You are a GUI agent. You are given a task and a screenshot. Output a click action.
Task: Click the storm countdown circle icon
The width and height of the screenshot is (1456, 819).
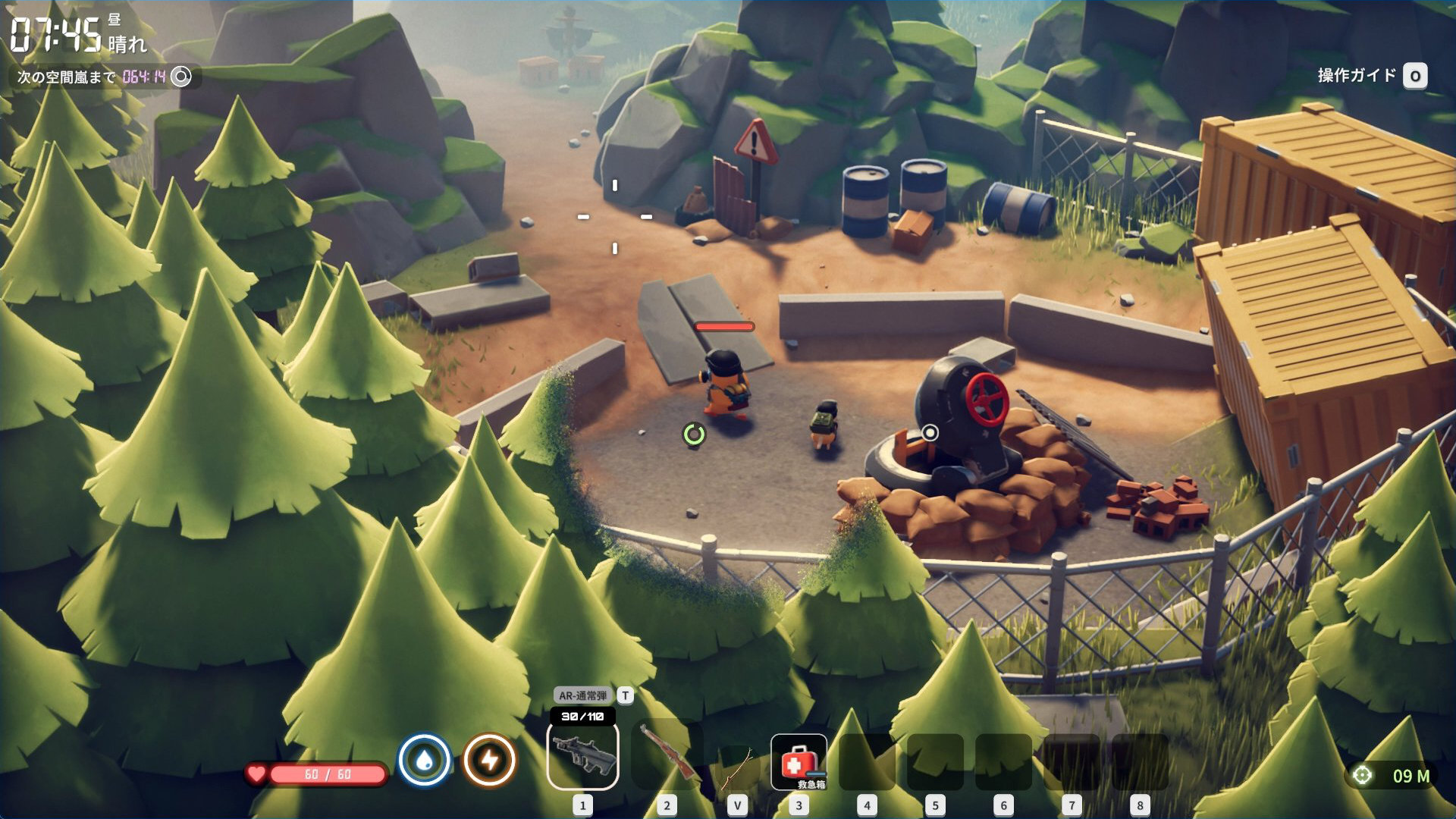(x=181, y=77)
